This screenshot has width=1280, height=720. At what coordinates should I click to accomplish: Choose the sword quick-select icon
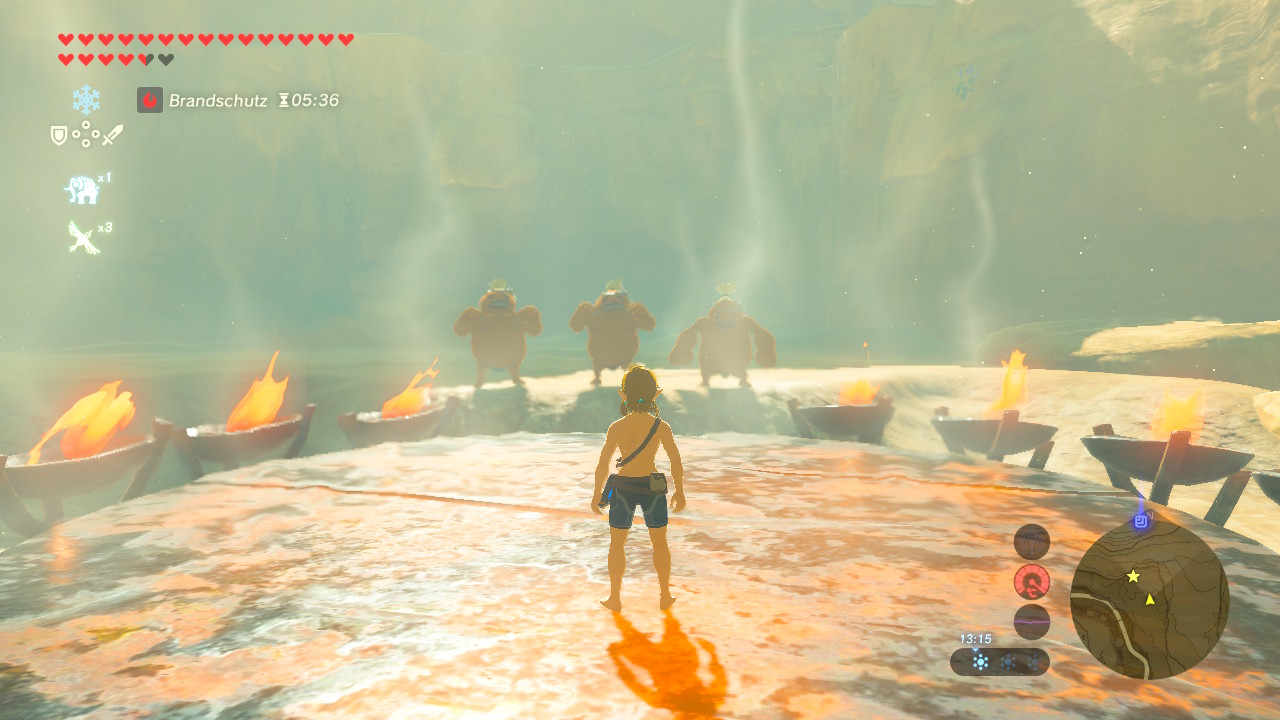point(112,135)
